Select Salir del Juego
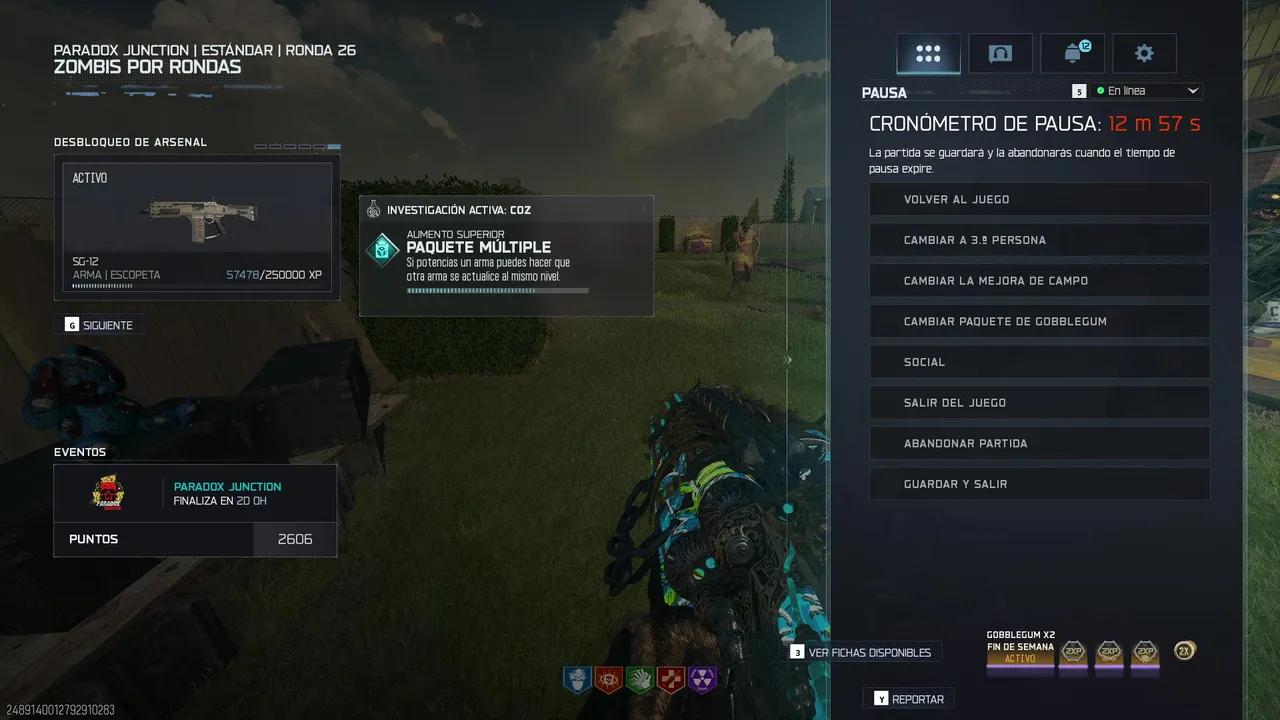Screen dimensions: 1280x720 pos(1039,403)
